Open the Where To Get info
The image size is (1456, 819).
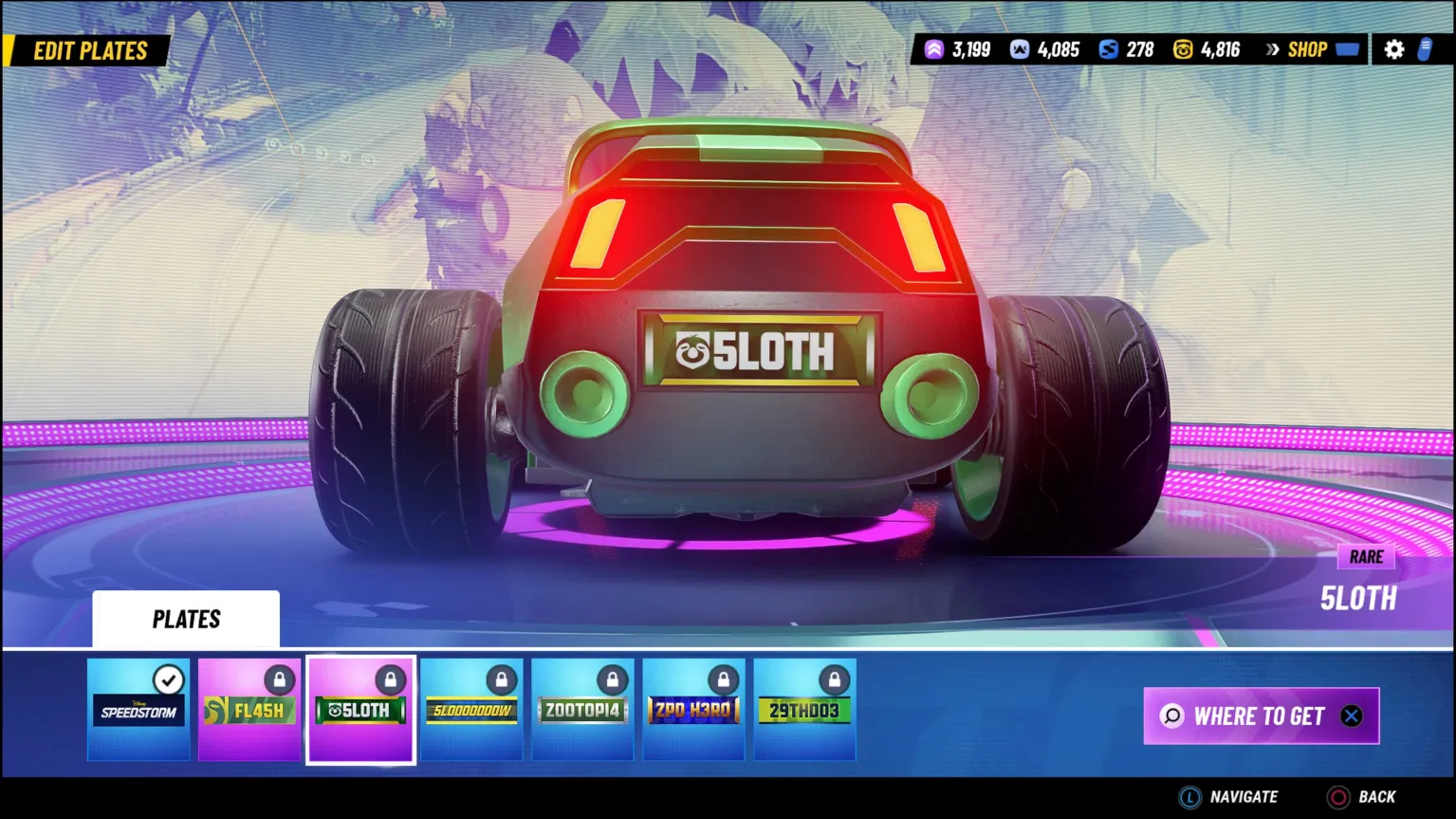(1261, 716)
